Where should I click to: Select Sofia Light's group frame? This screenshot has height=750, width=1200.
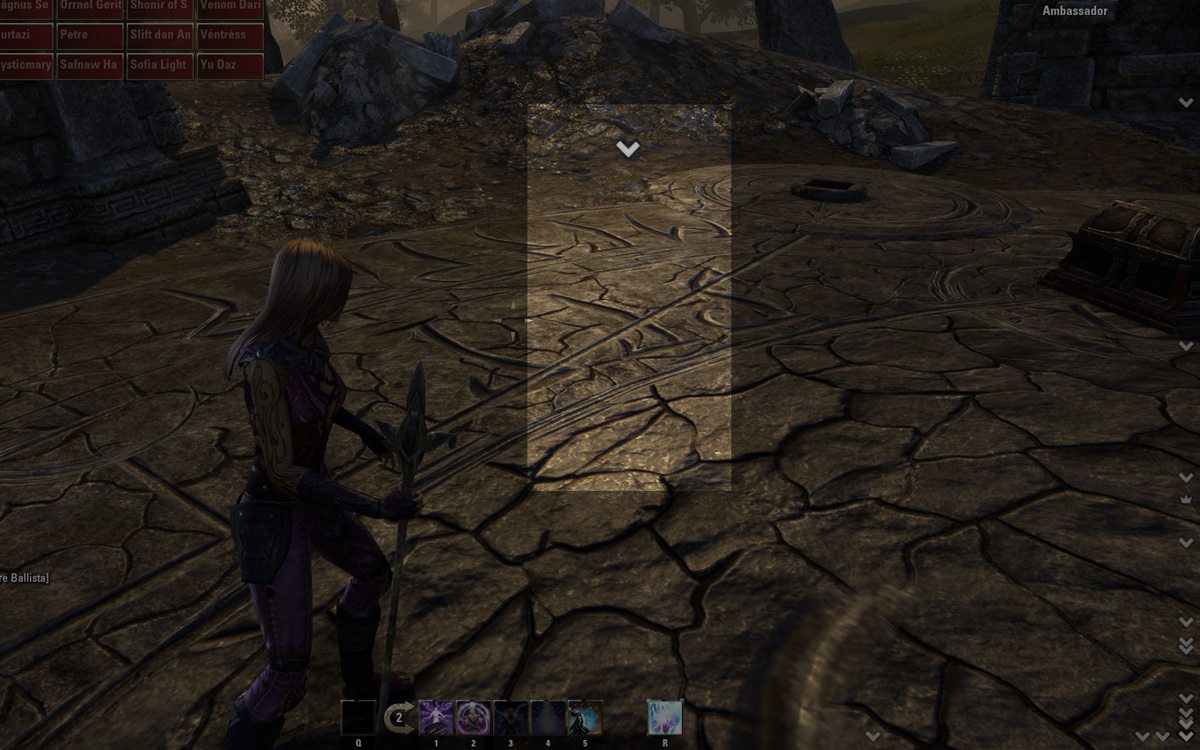pos(160,65)
